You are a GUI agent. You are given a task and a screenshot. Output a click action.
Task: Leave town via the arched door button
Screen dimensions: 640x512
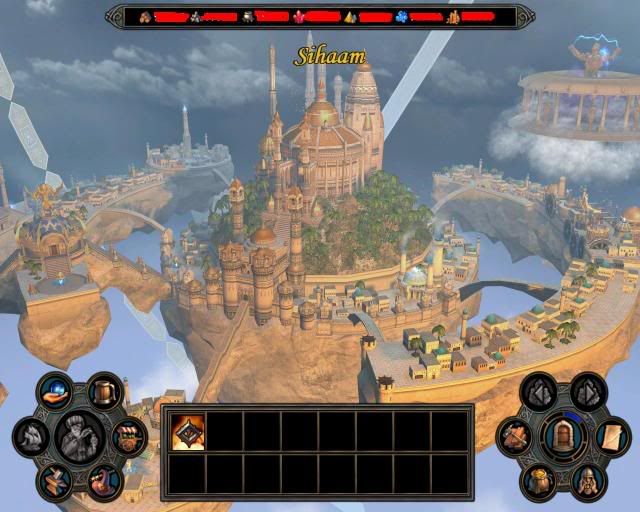click(x=564, y=436)
